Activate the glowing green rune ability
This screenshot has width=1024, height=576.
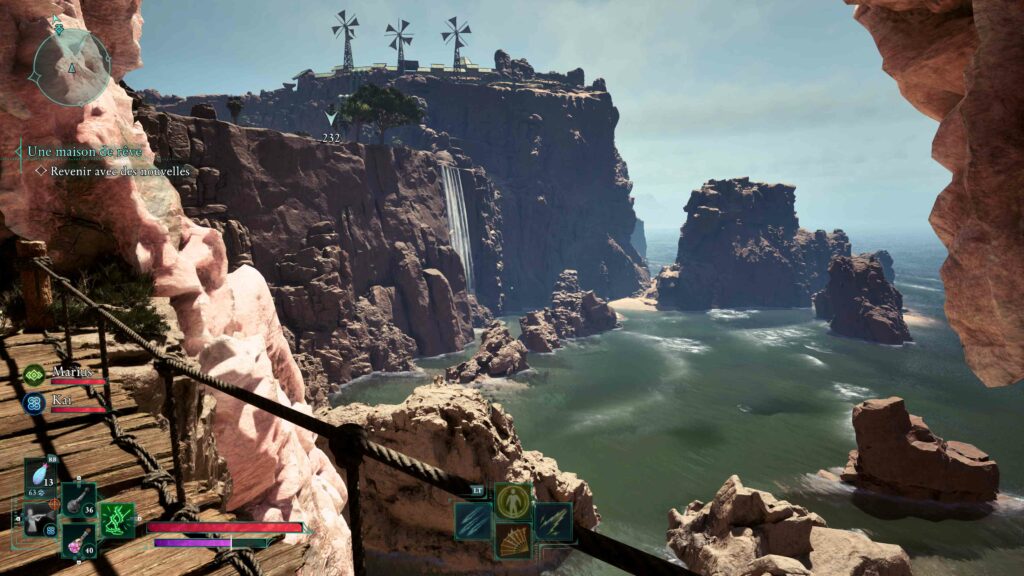pyautogui.click(x=117, y=520)
